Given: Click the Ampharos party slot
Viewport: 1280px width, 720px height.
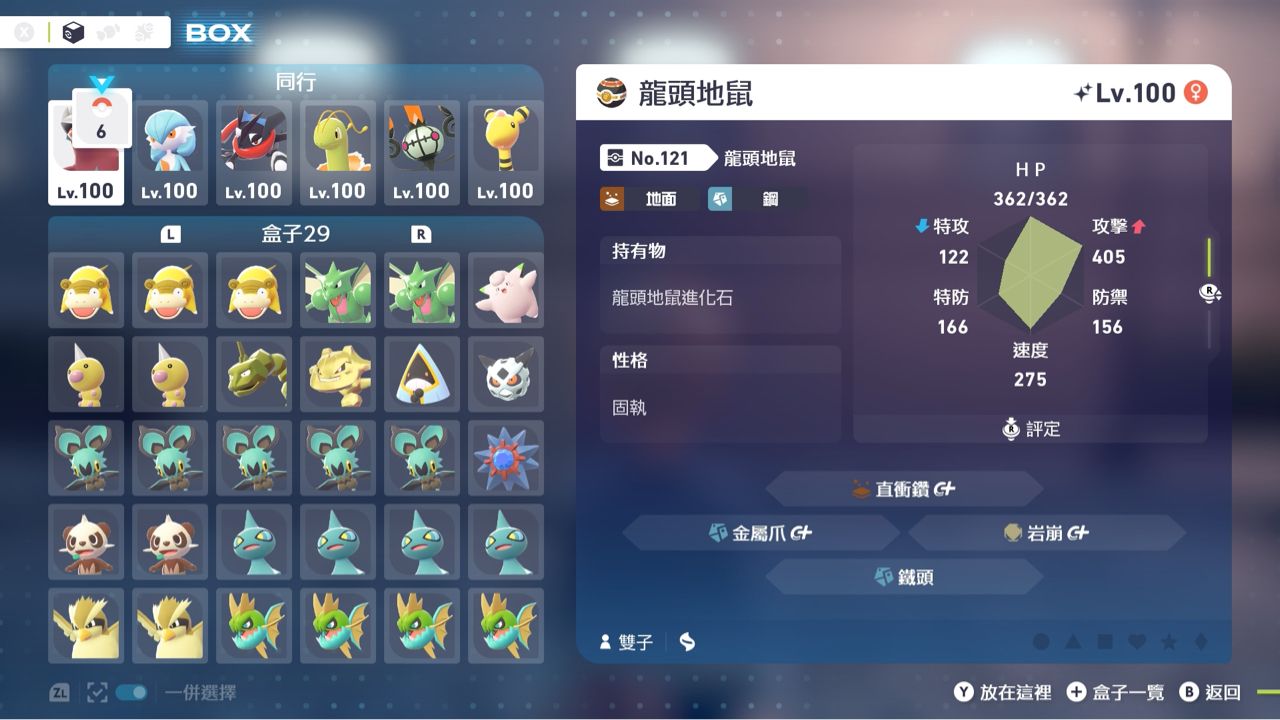Looking at the screenshot, I should tap(506, 152).
